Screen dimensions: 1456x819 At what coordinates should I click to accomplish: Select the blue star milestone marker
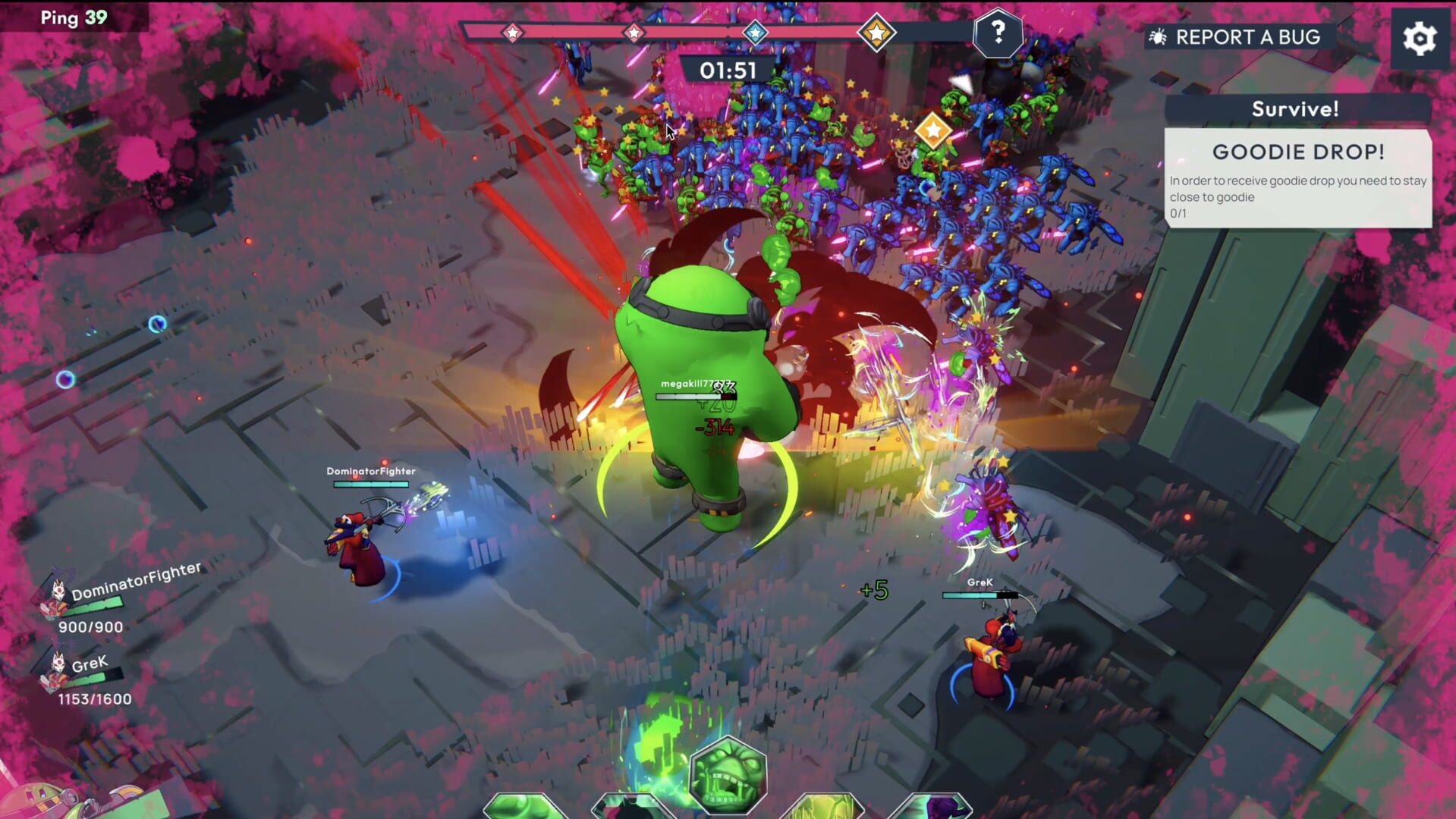753,31
